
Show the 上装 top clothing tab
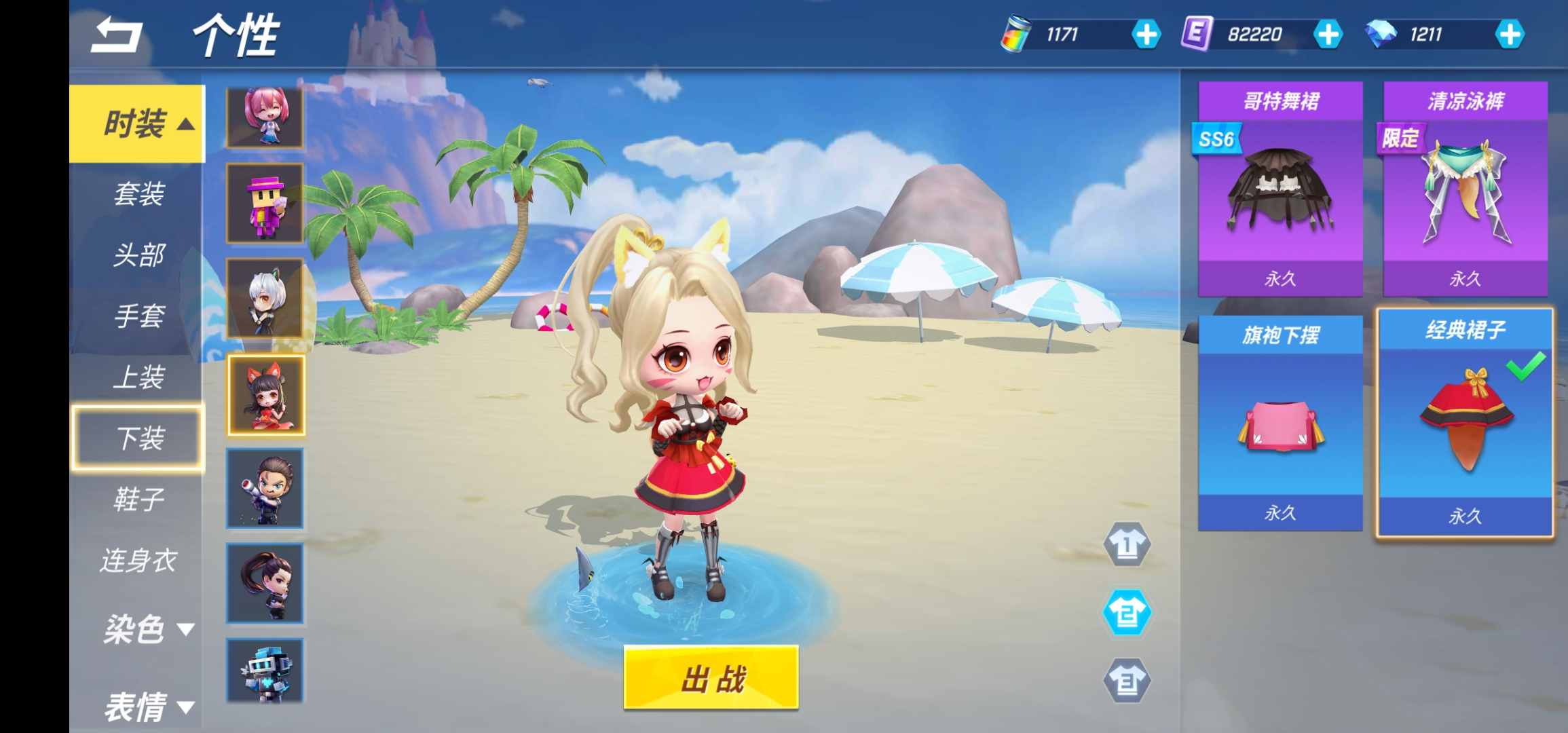[138, 377]
